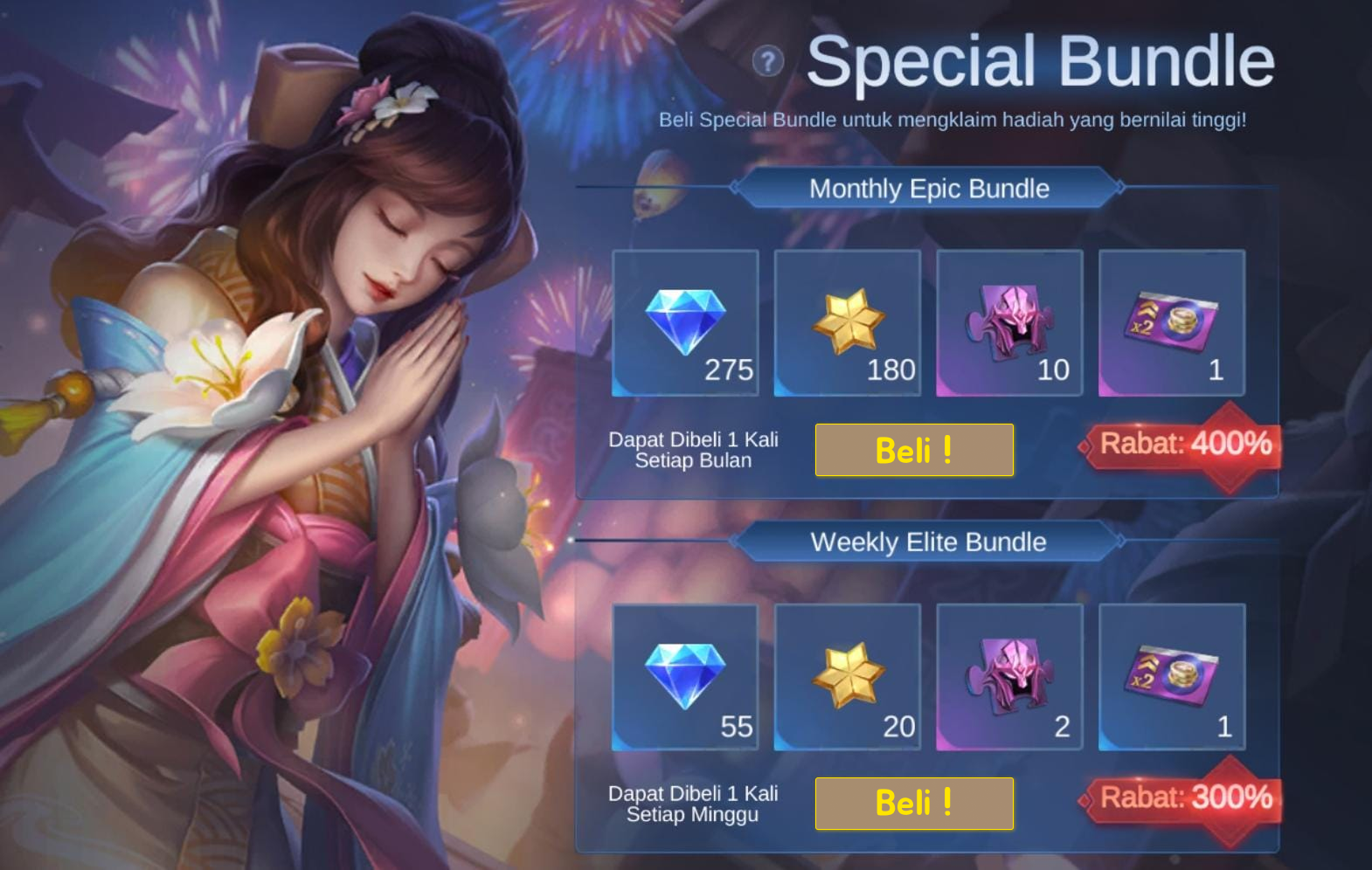The width and height of the screenshot is (1372, 870).
Task: Click the 180 gold star ticket icon
Action: point(847,321)
